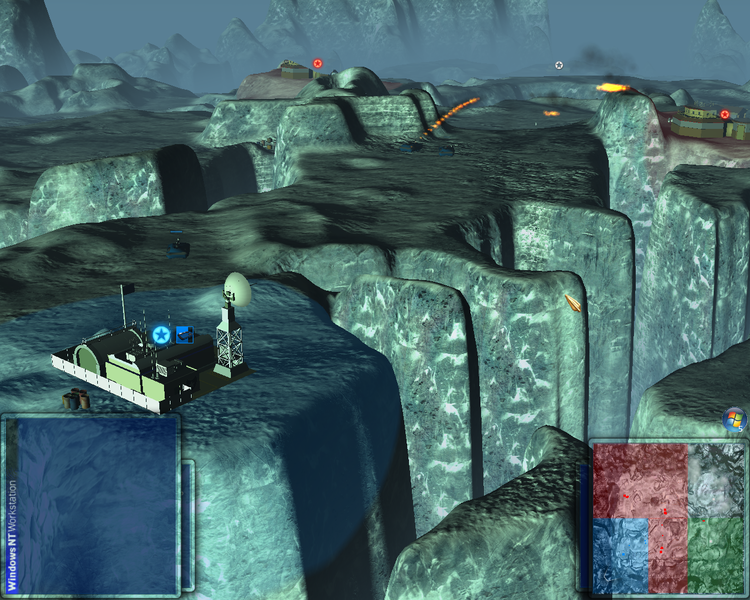
Task: Click the minimap's red territory
Action: (640, 480)
